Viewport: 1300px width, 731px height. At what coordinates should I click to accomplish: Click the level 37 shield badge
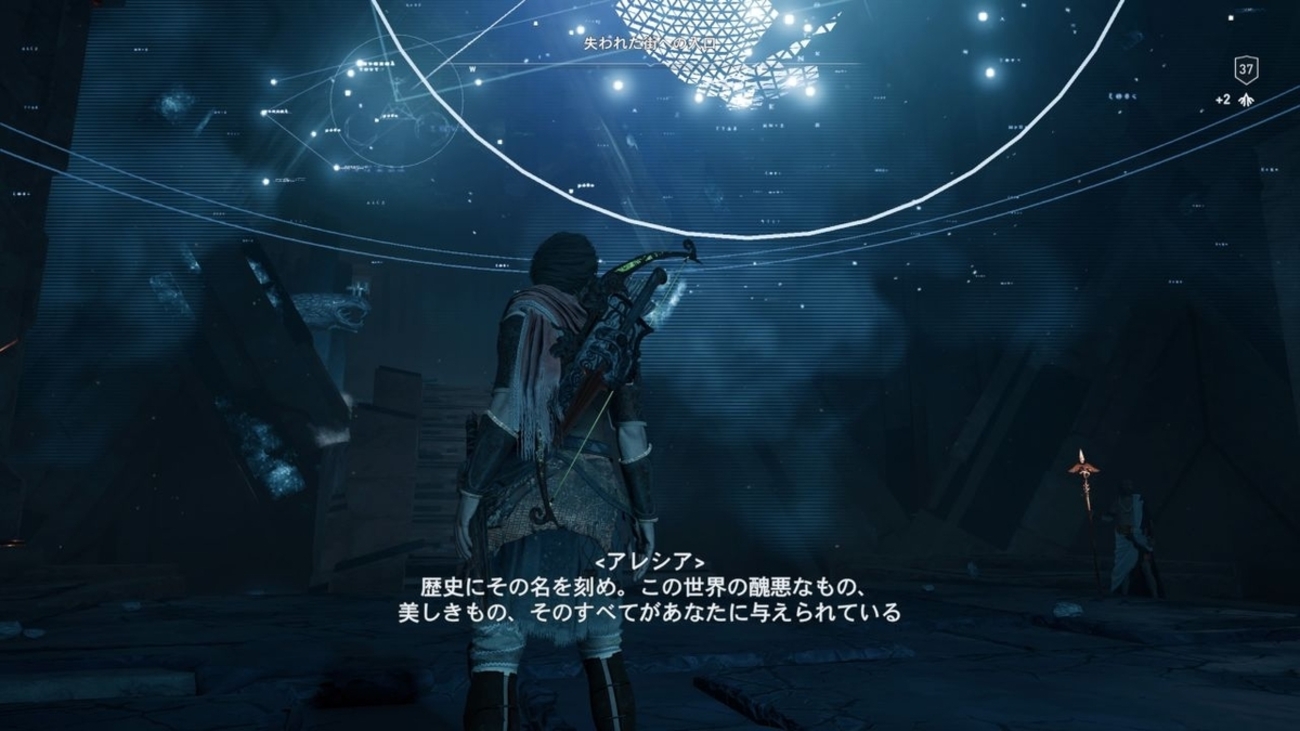tap(1245, 70)
